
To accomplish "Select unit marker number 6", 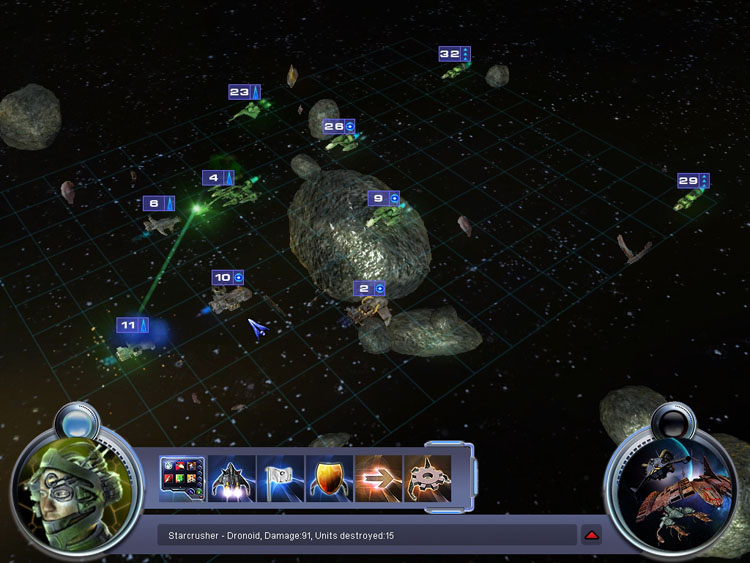I will 158,203.
